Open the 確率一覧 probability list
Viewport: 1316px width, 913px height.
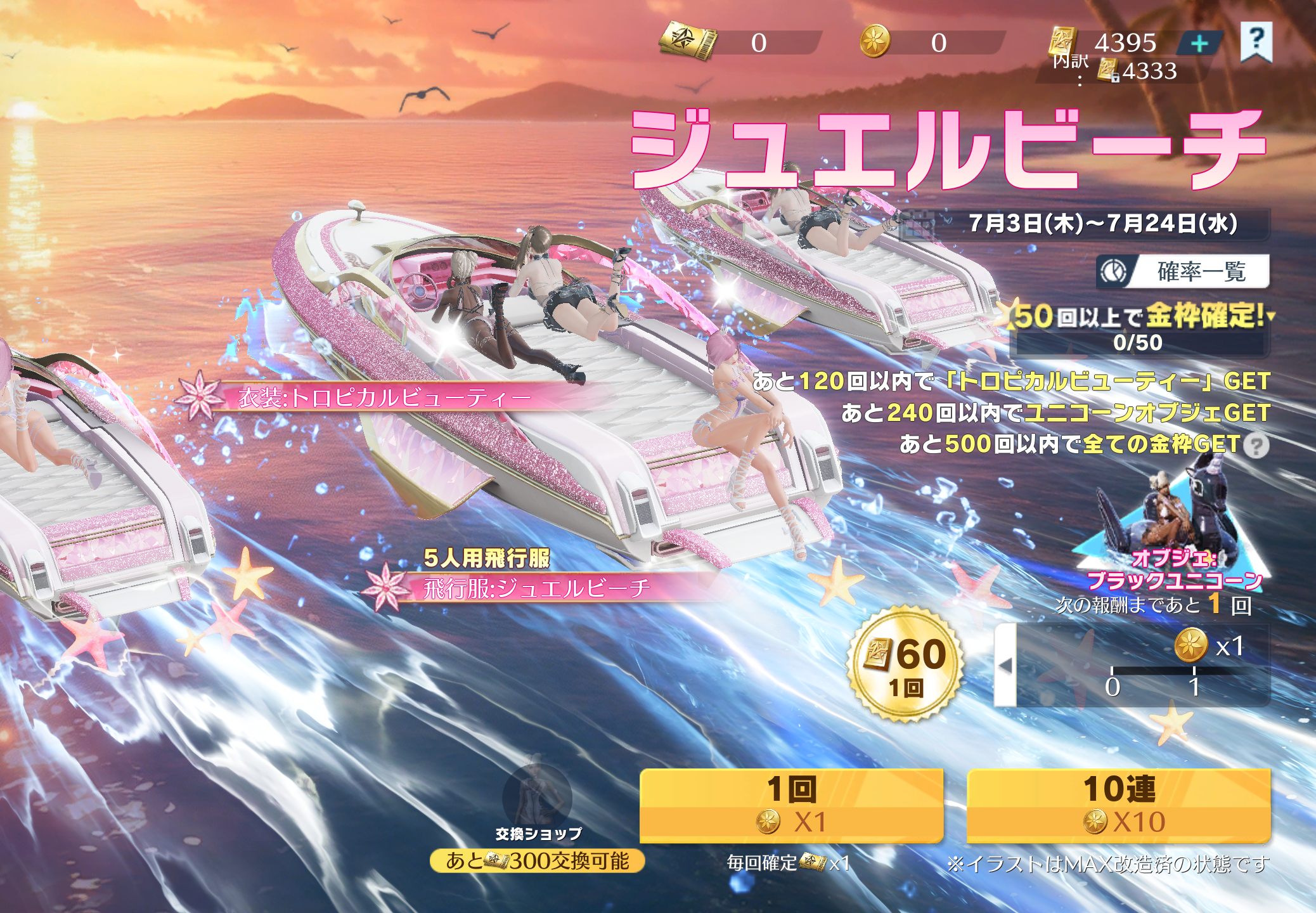click(x=1184, y=271)
